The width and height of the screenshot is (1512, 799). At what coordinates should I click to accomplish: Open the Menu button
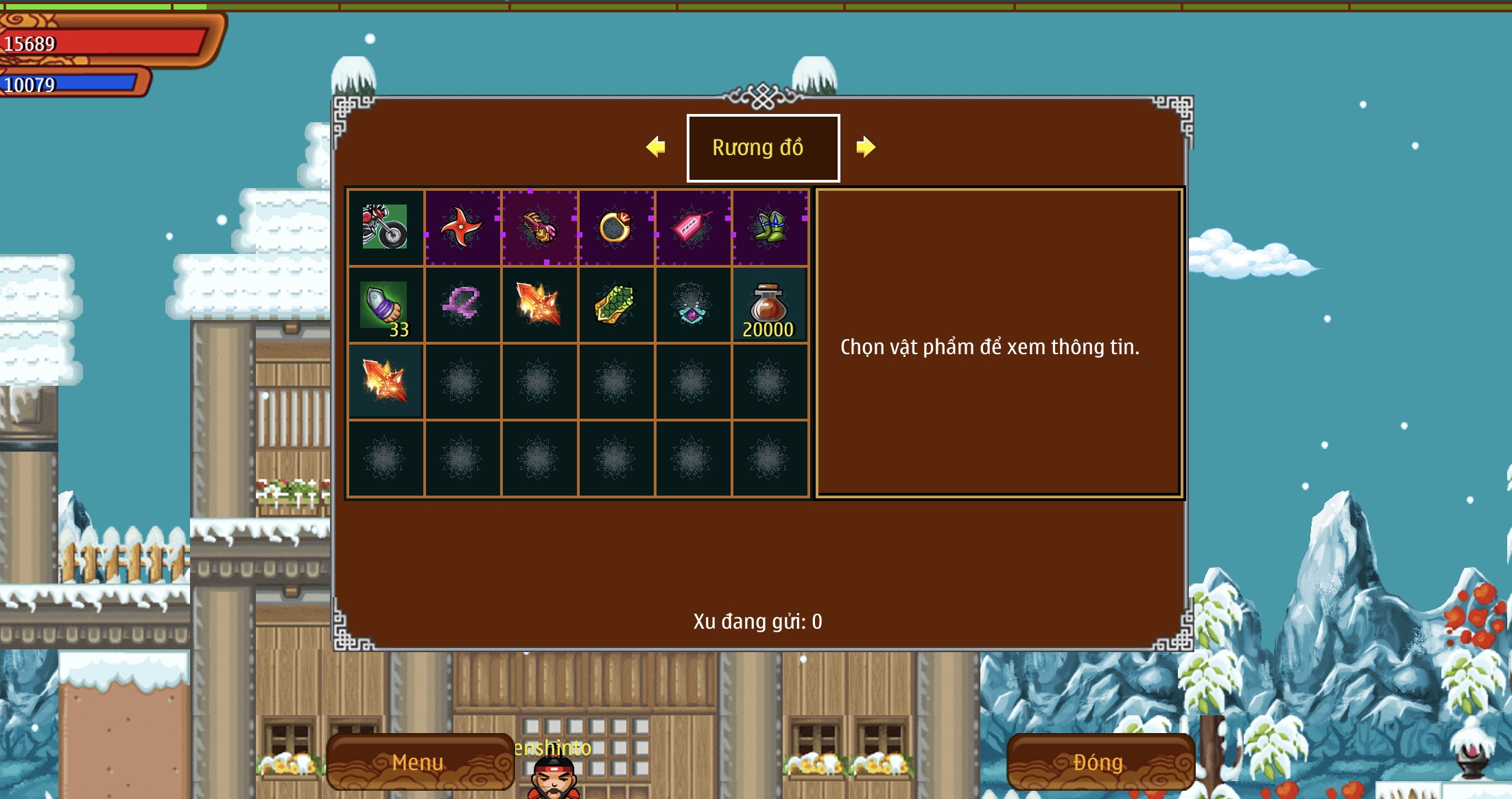[x=419, y=762]
